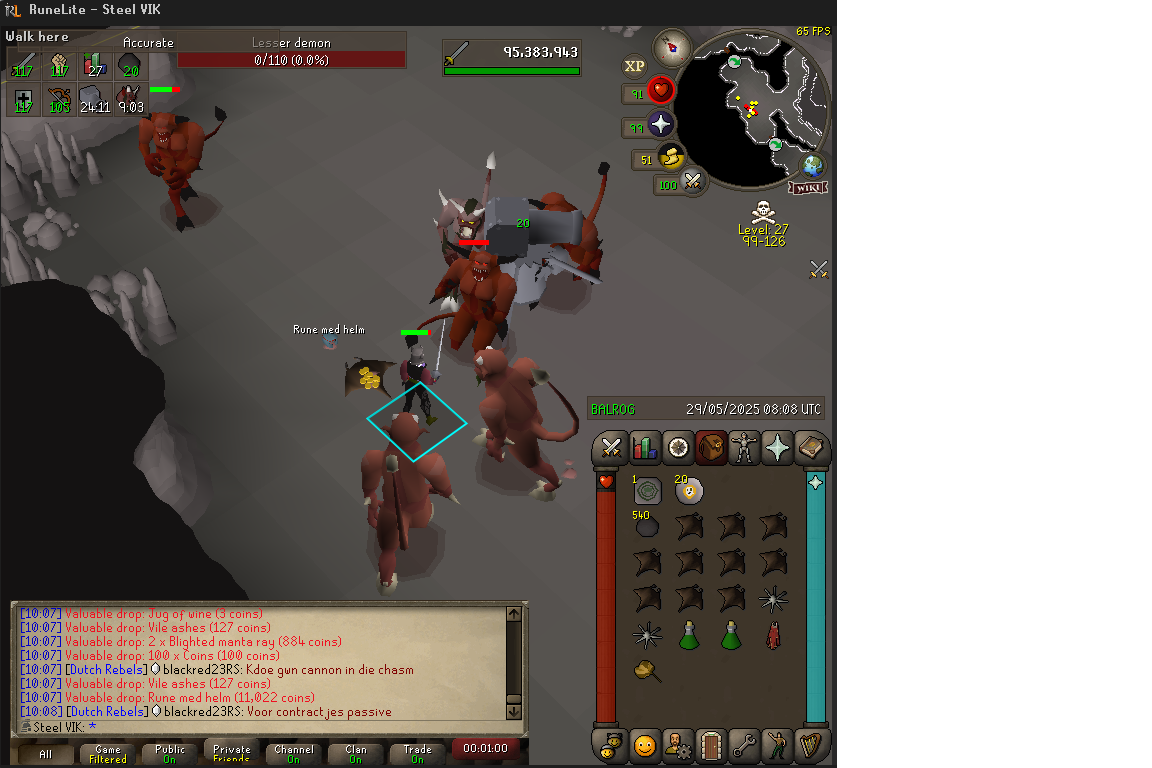The height and width of the screenshot is (768, 1152).
Task: Toggle the run energy boot orb
Action: click(671, 157)
